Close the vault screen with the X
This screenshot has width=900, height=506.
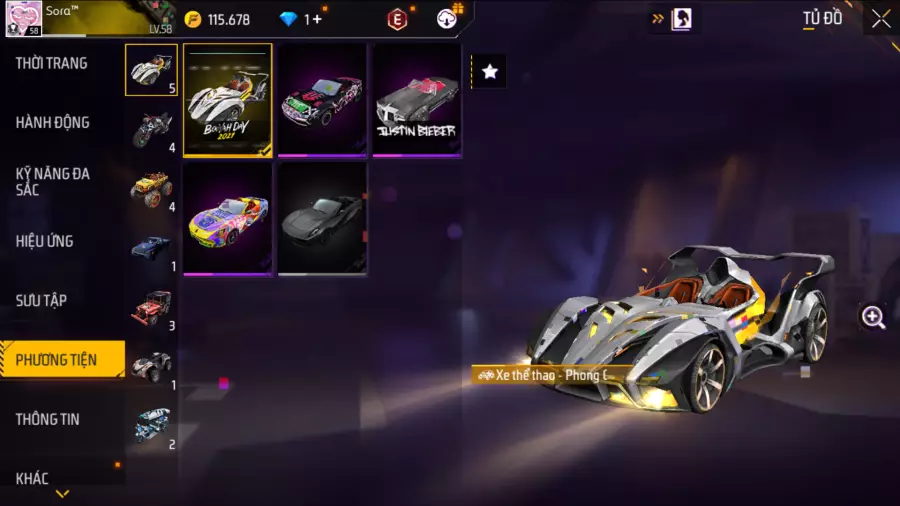tap(880, 19)
